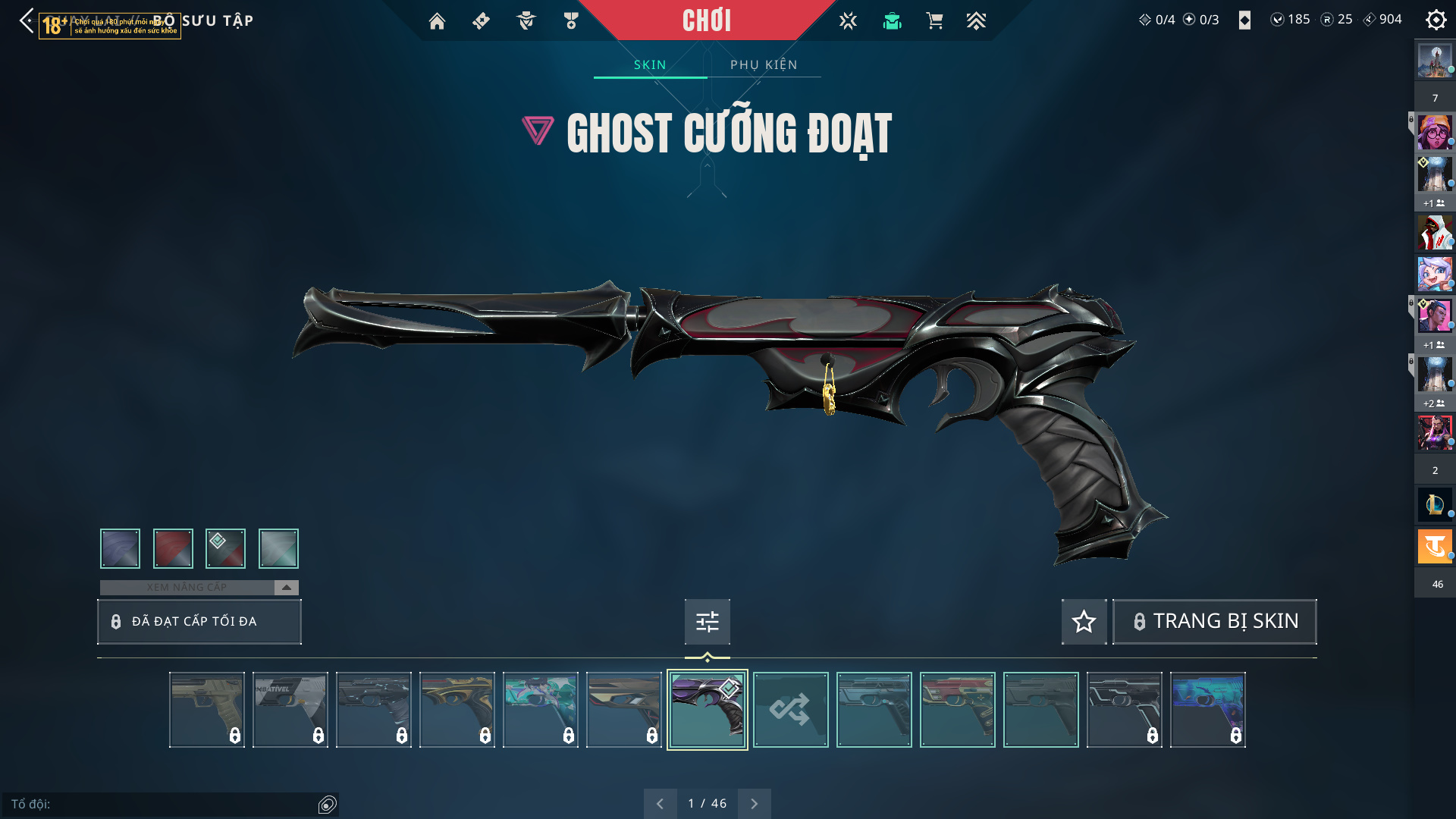Select the red and gold Ghost skin

point(957,710)
